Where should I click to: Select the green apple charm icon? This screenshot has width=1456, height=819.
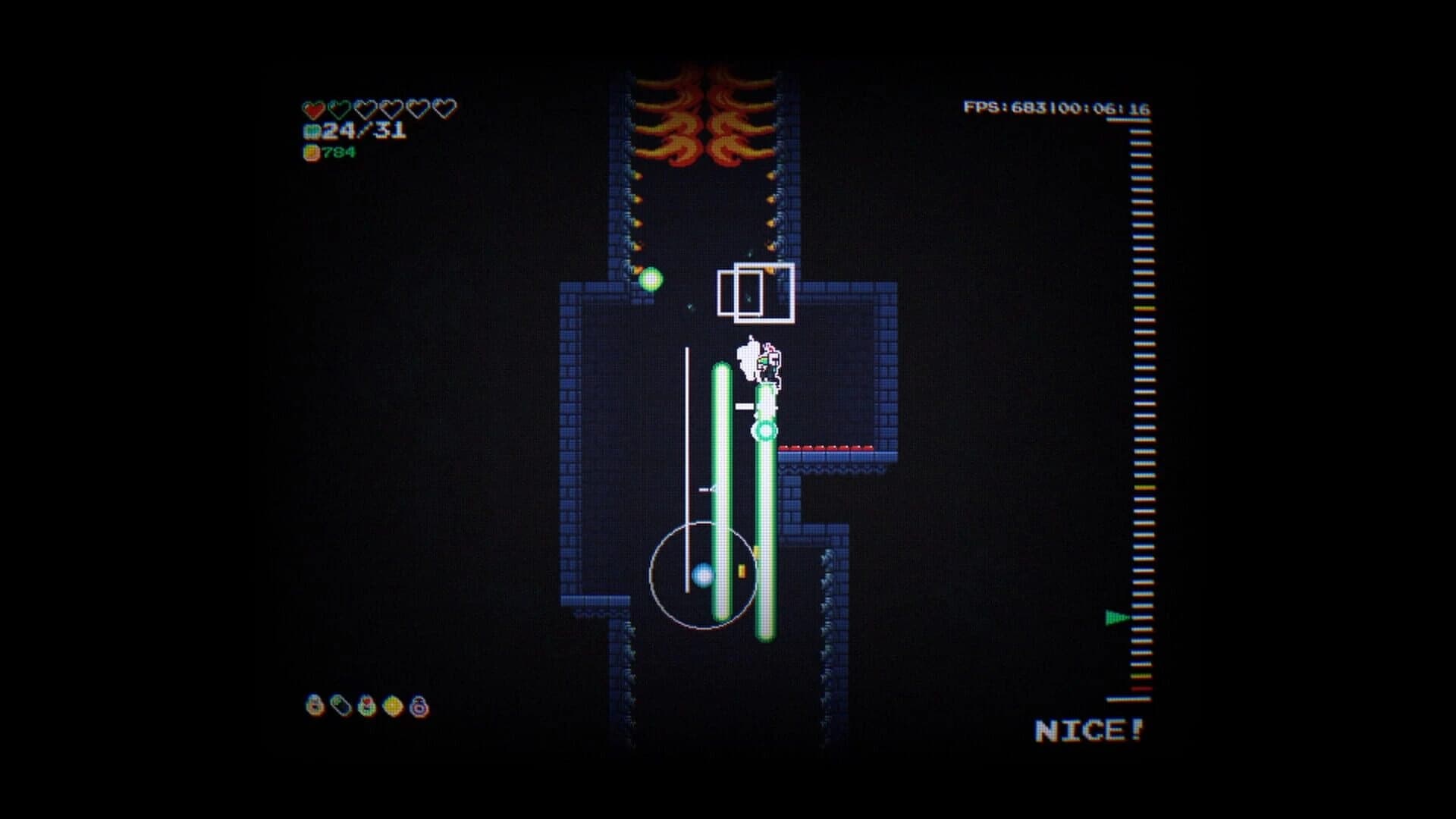368,705
